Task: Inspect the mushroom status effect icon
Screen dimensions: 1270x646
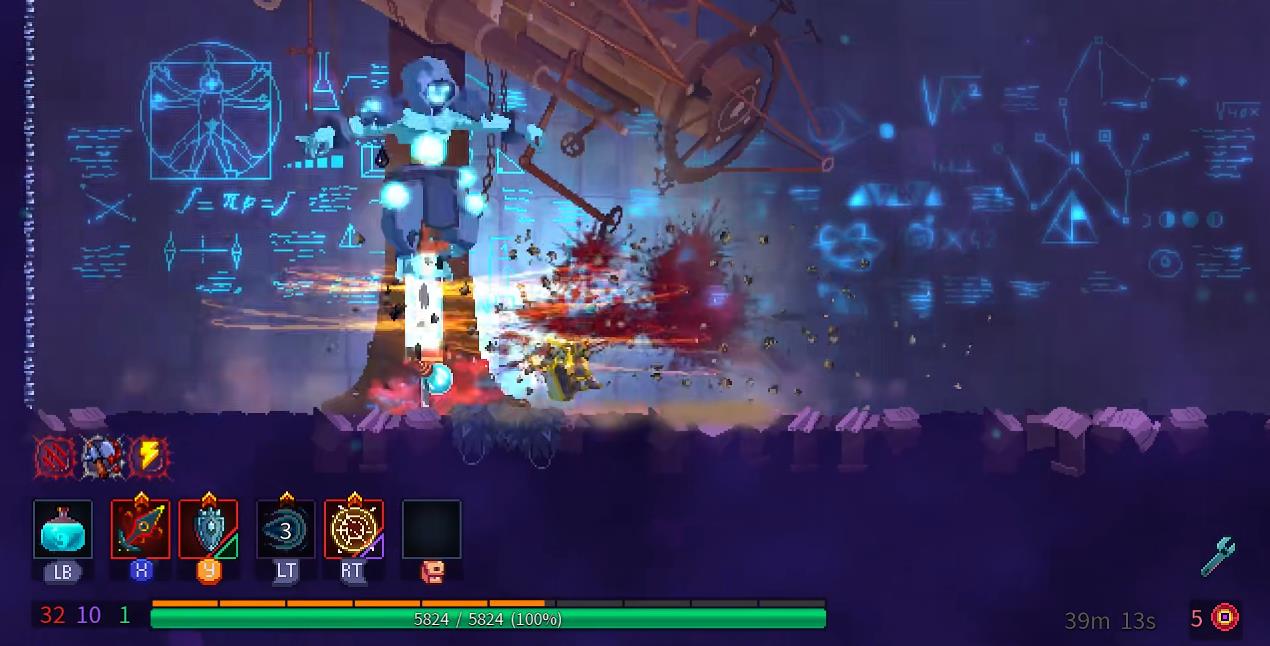Action: pos(101,458)
